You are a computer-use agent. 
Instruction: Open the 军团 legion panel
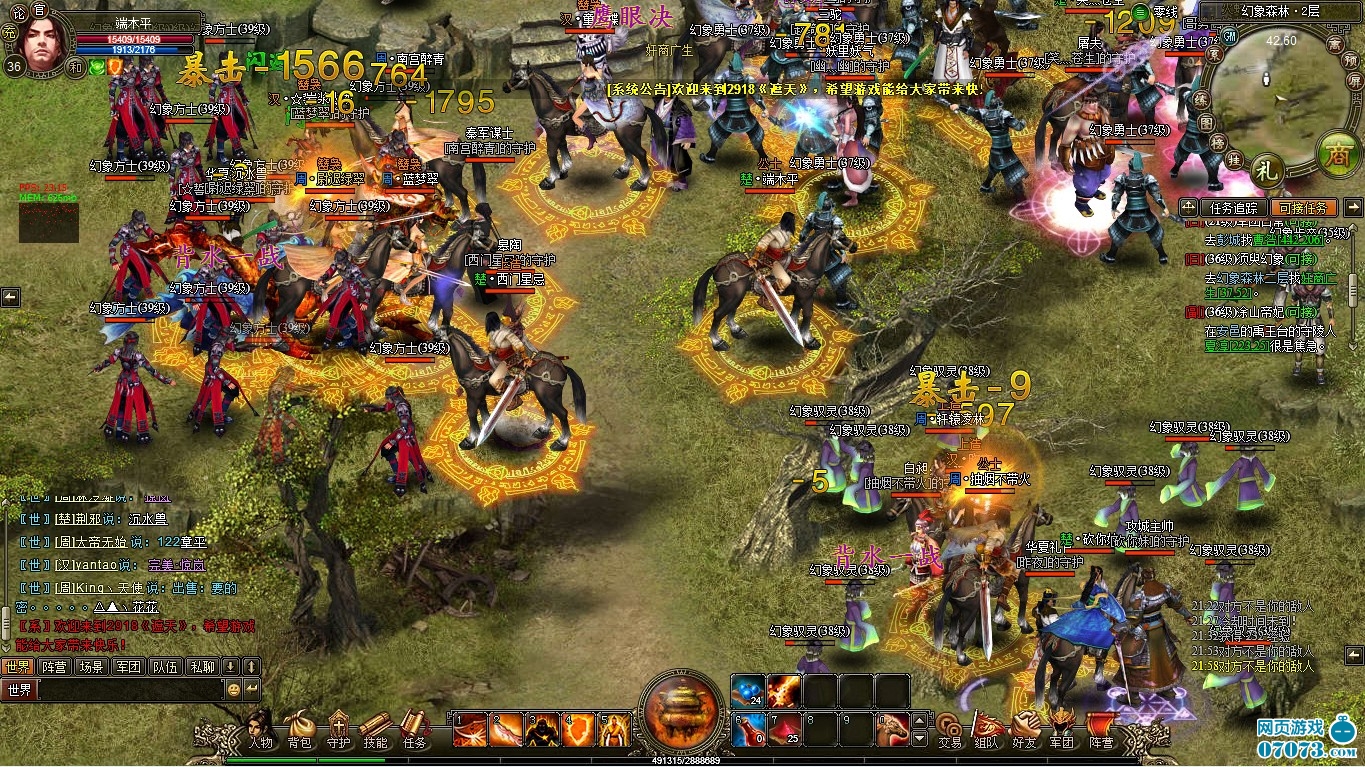click(1061, 732)
